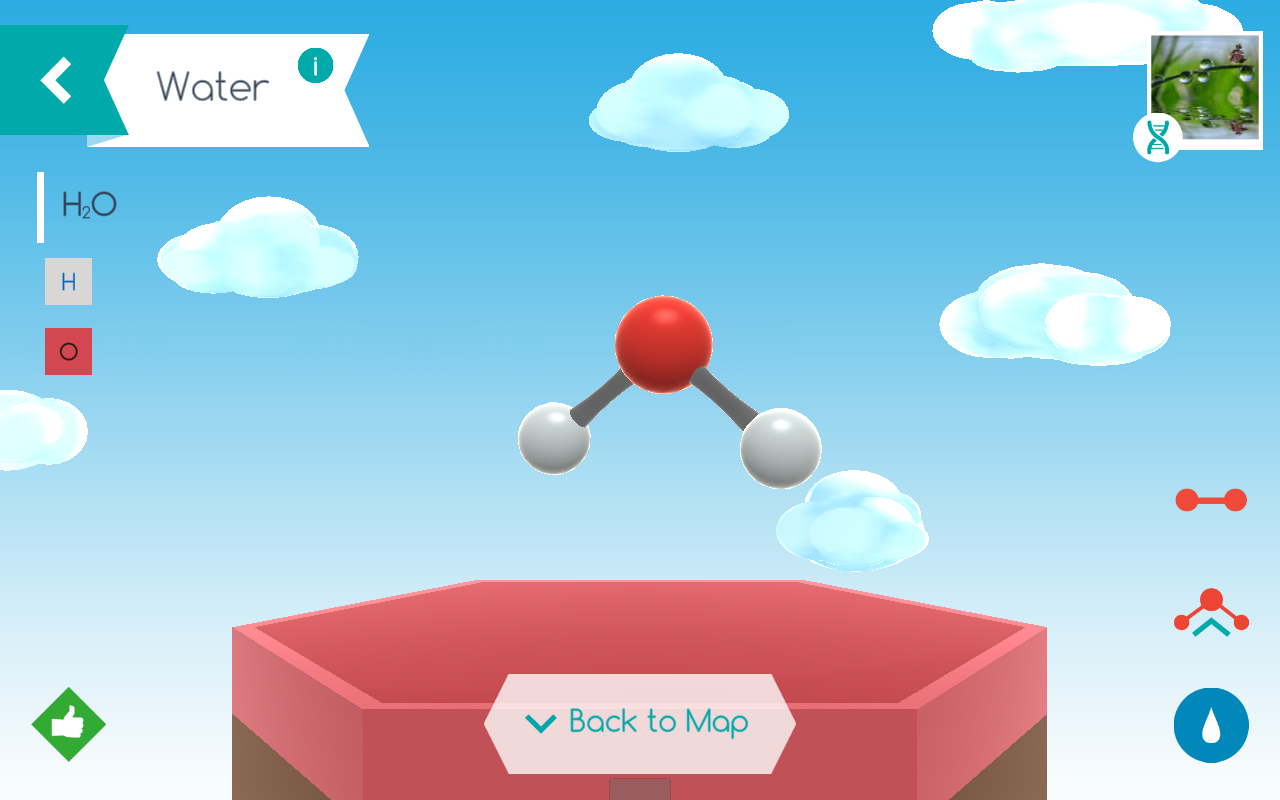Select the H hydrogen element tile

67,281
